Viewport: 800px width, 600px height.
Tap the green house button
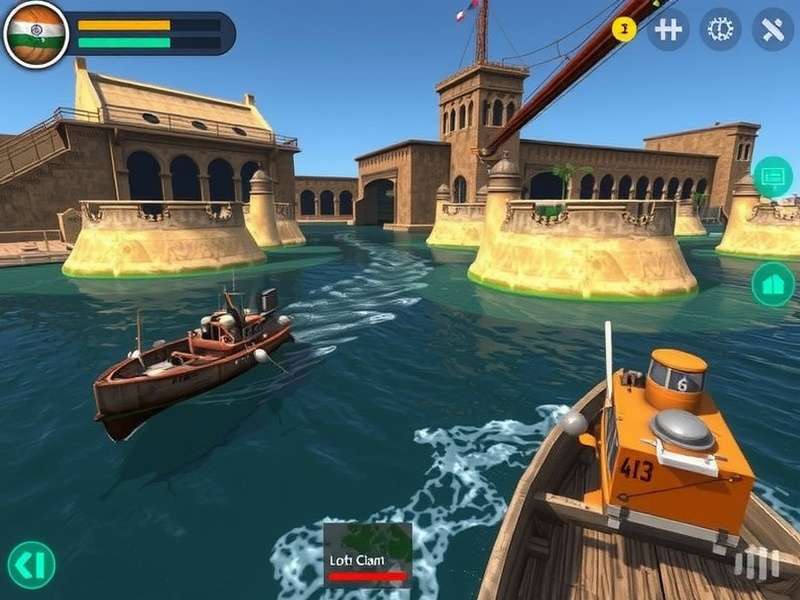pos(773,284)
